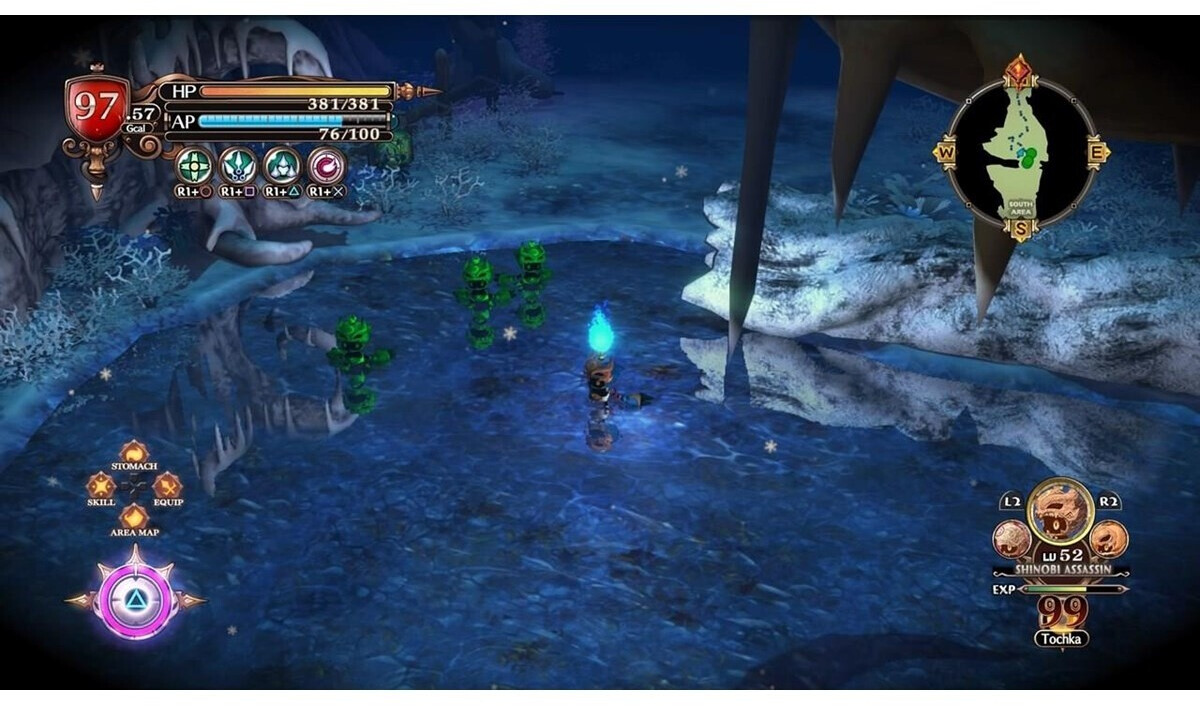Open the Stomach menu icon
Screen dimensions: 1200x706
tap(134, 453)
